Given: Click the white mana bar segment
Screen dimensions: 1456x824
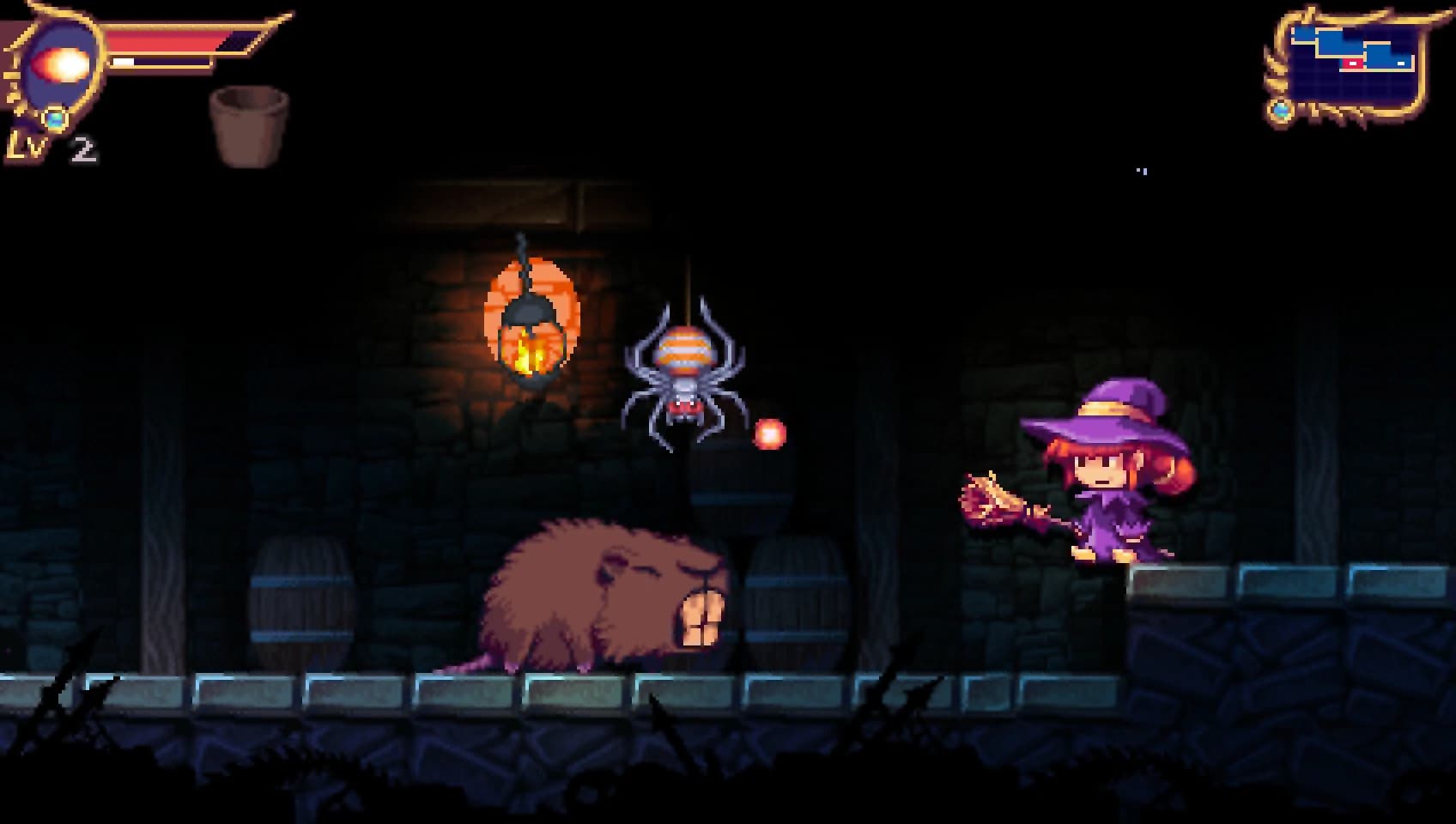Looking at the screenshot, I should (123, 62).
